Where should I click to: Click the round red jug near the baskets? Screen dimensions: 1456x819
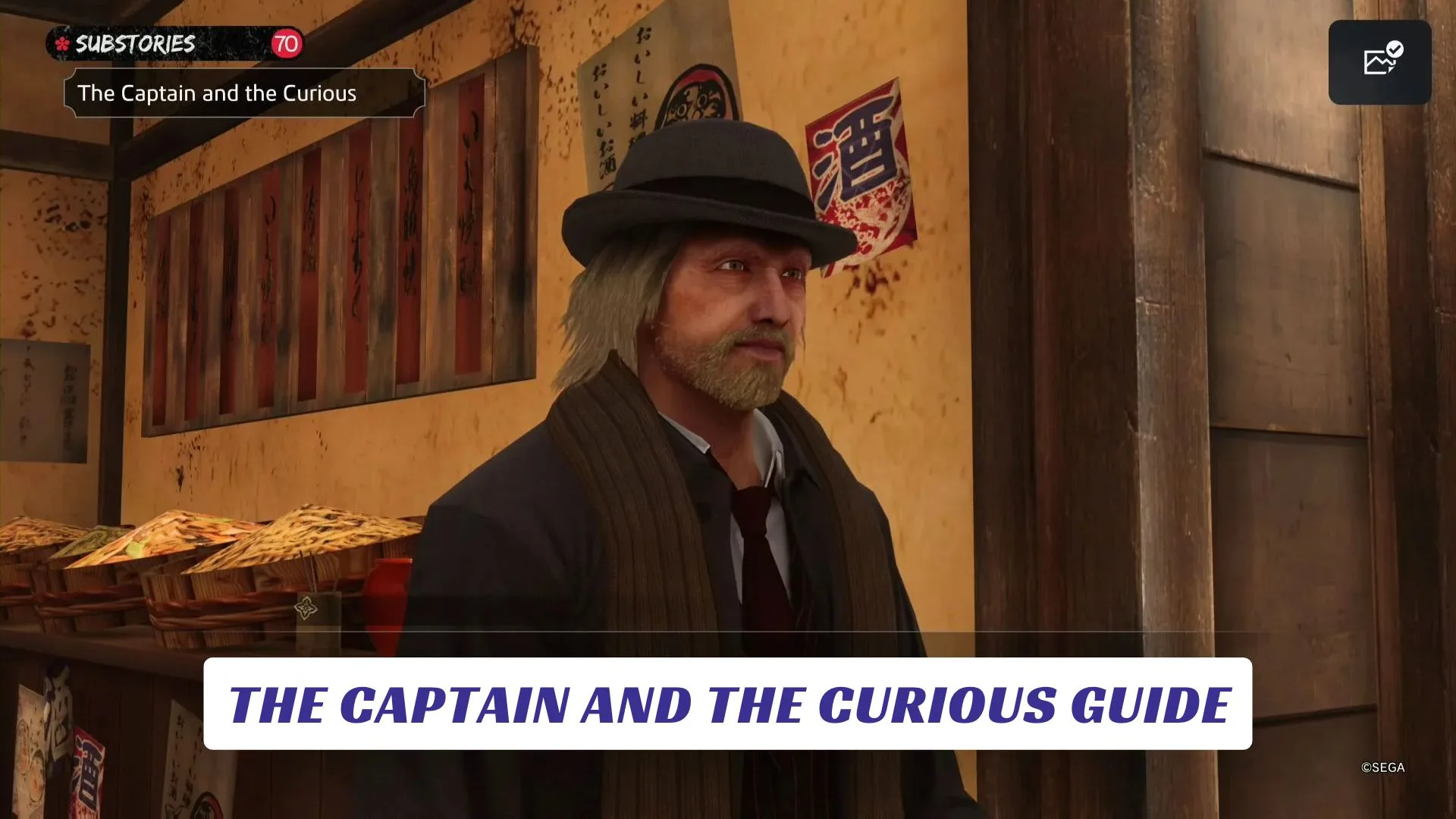[x=389, y=591]
